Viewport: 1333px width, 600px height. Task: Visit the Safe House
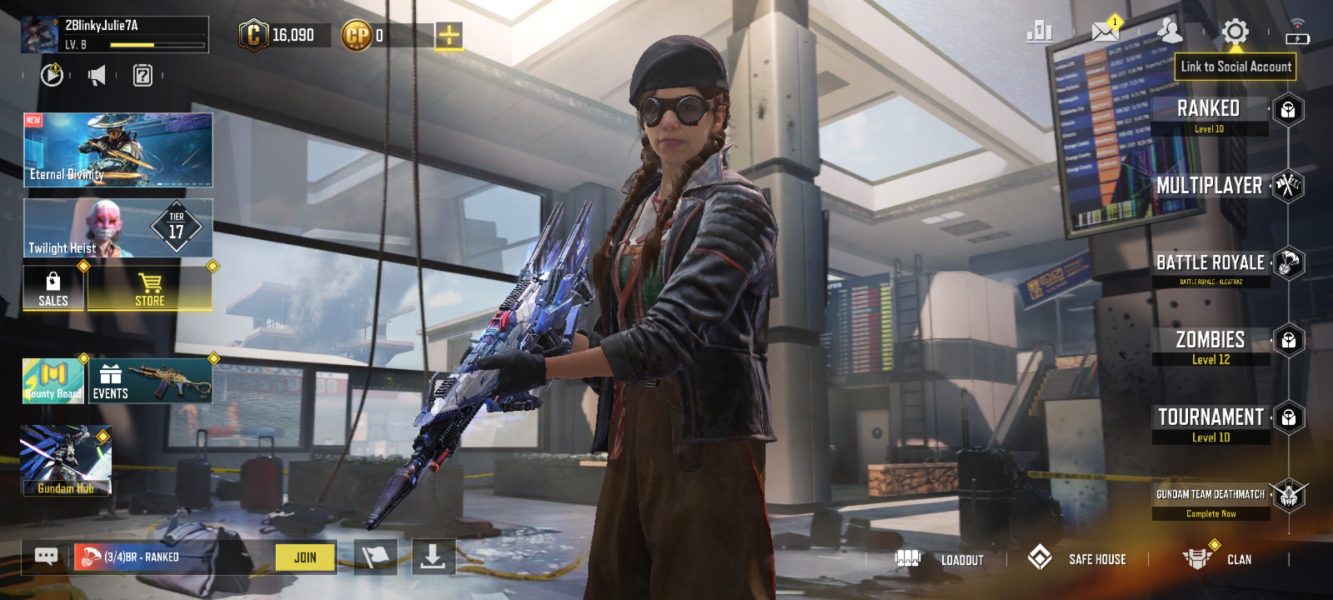click(x=1077, y=559)
